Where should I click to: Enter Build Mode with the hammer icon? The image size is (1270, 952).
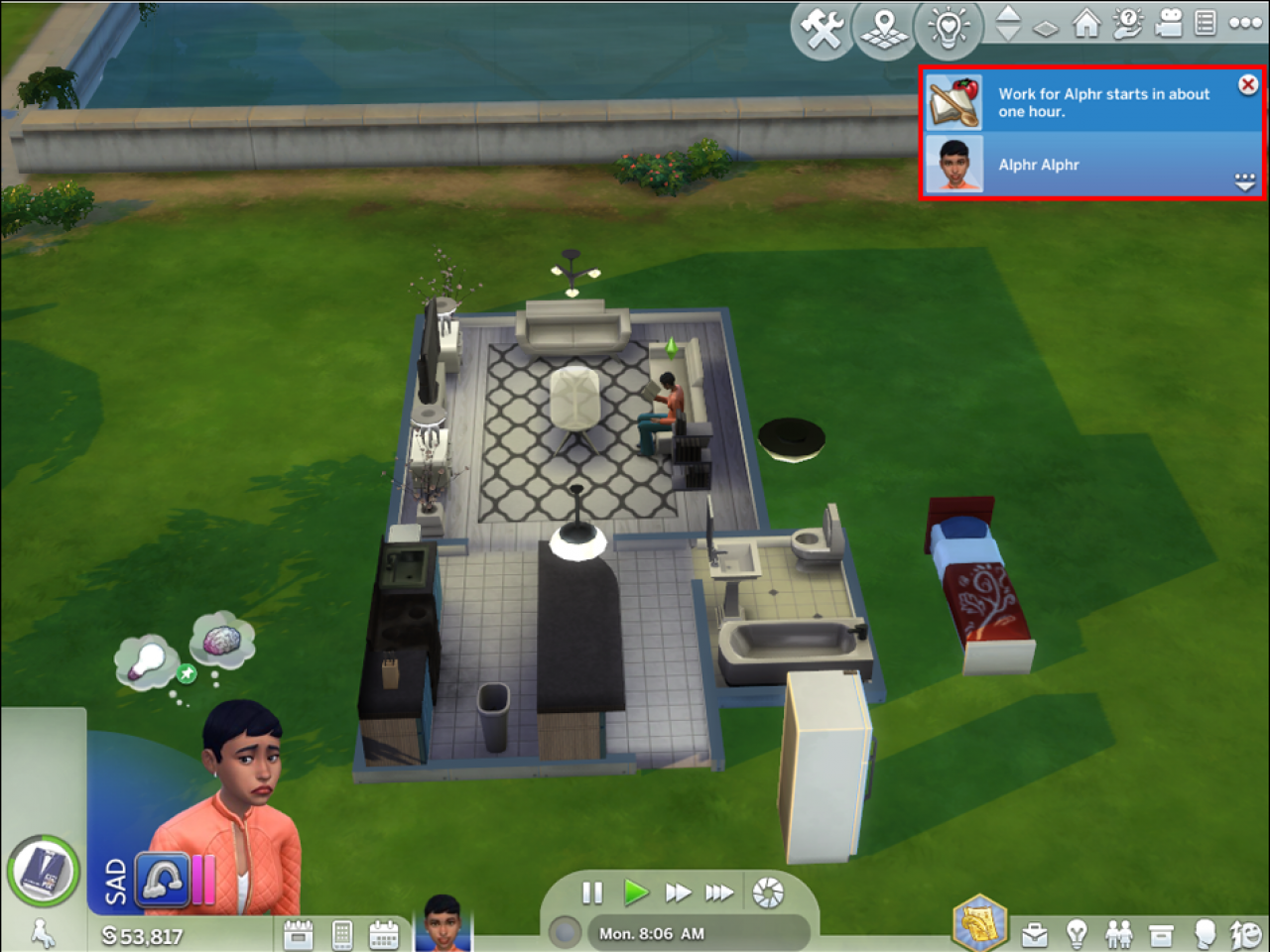pyautogui.click(x=824, y=30)
